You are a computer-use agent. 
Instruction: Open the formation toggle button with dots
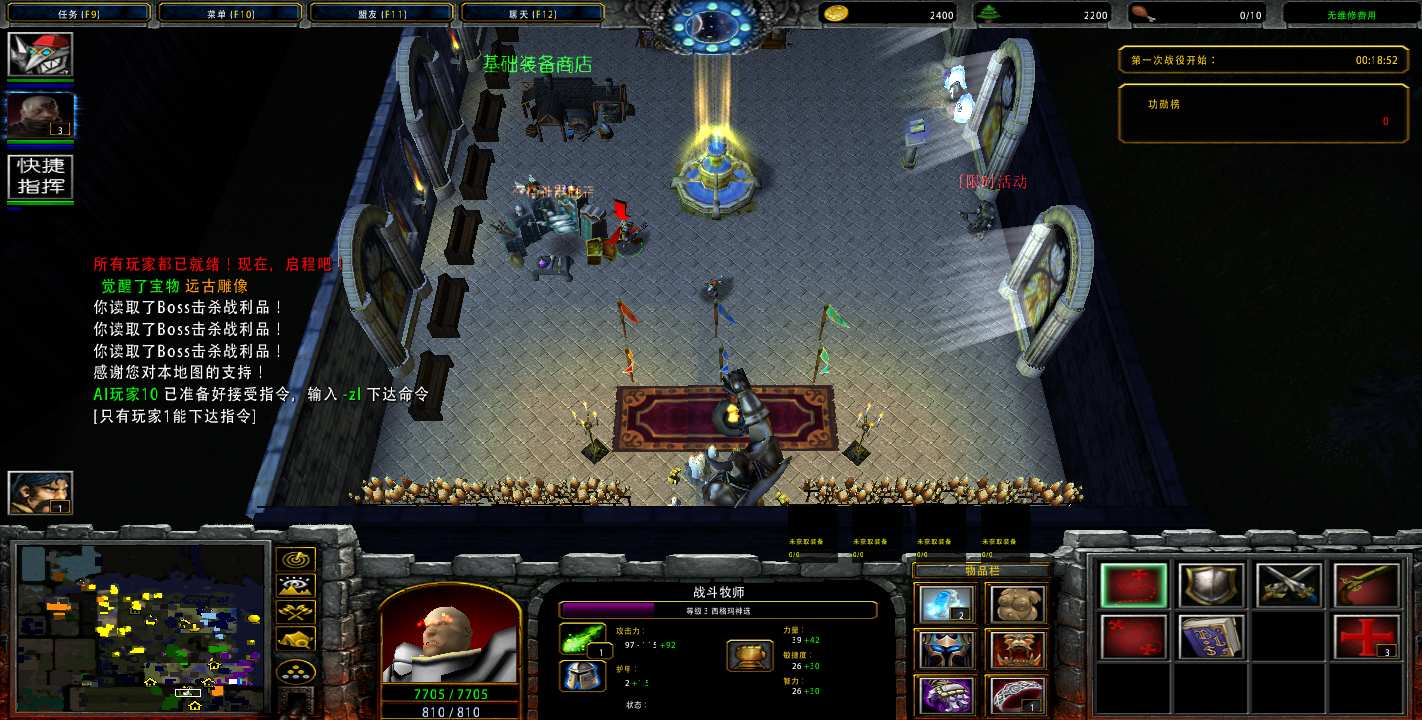pos(298,670)
